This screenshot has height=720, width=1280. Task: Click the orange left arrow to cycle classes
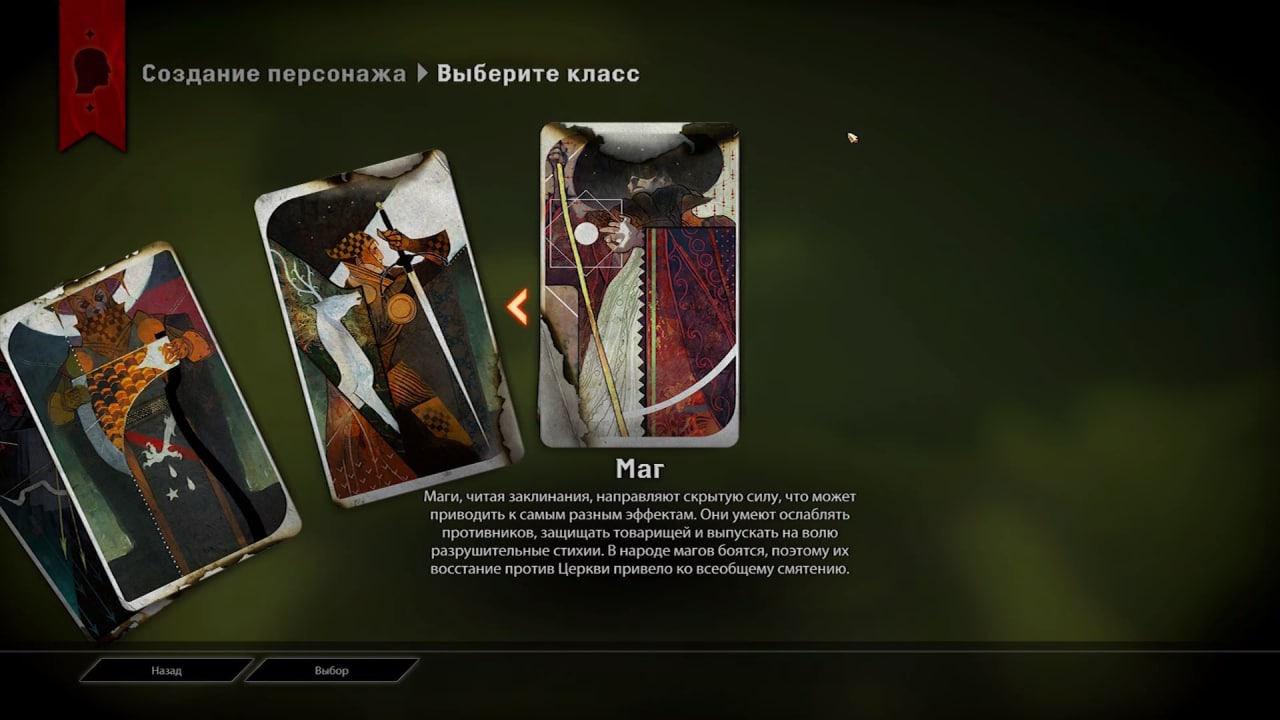coord(517,307)
